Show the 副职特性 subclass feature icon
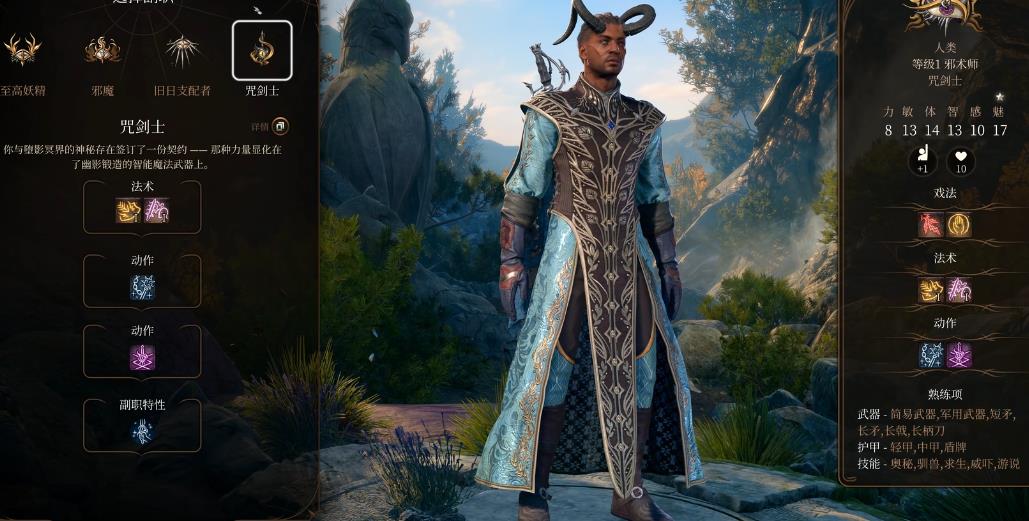Image resolution: width=1029 pixels, height=521 pixels. click(x=142, y=431)
